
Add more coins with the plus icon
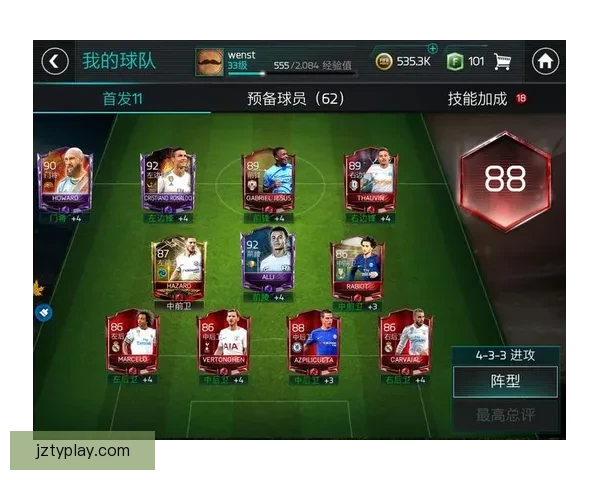point(432,48)
